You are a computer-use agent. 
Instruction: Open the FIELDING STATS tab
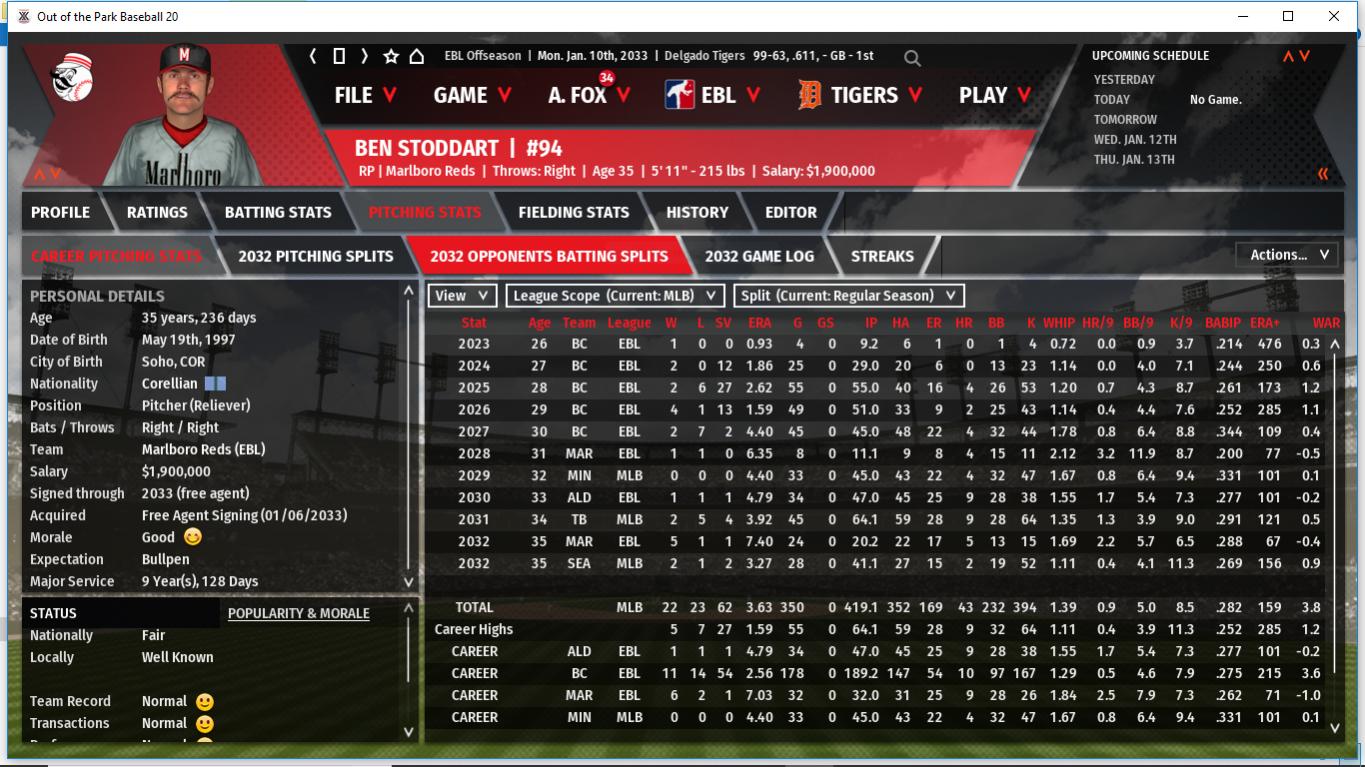[x=573, y=212]
